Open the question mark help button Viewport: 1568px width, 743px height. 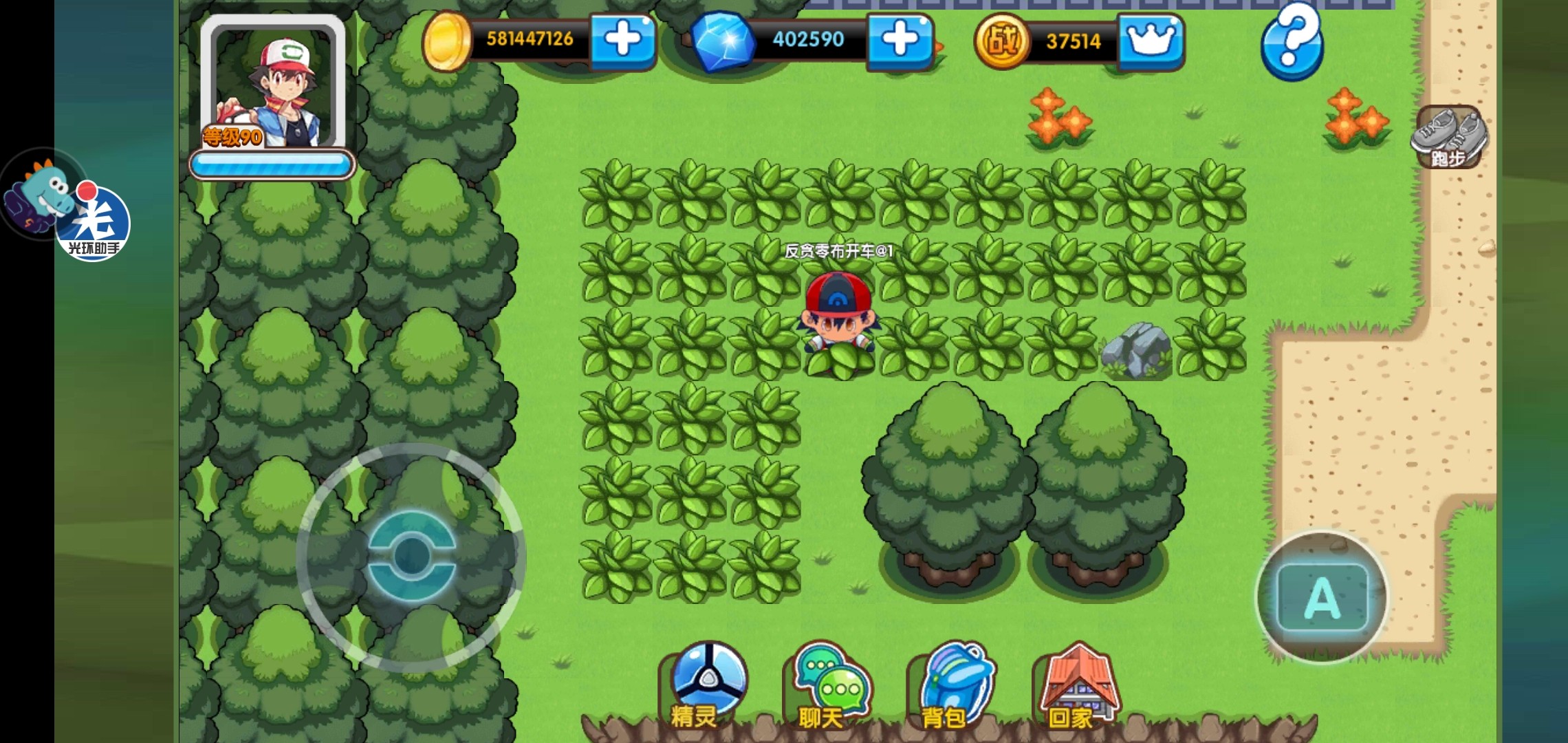point(1292,40)
